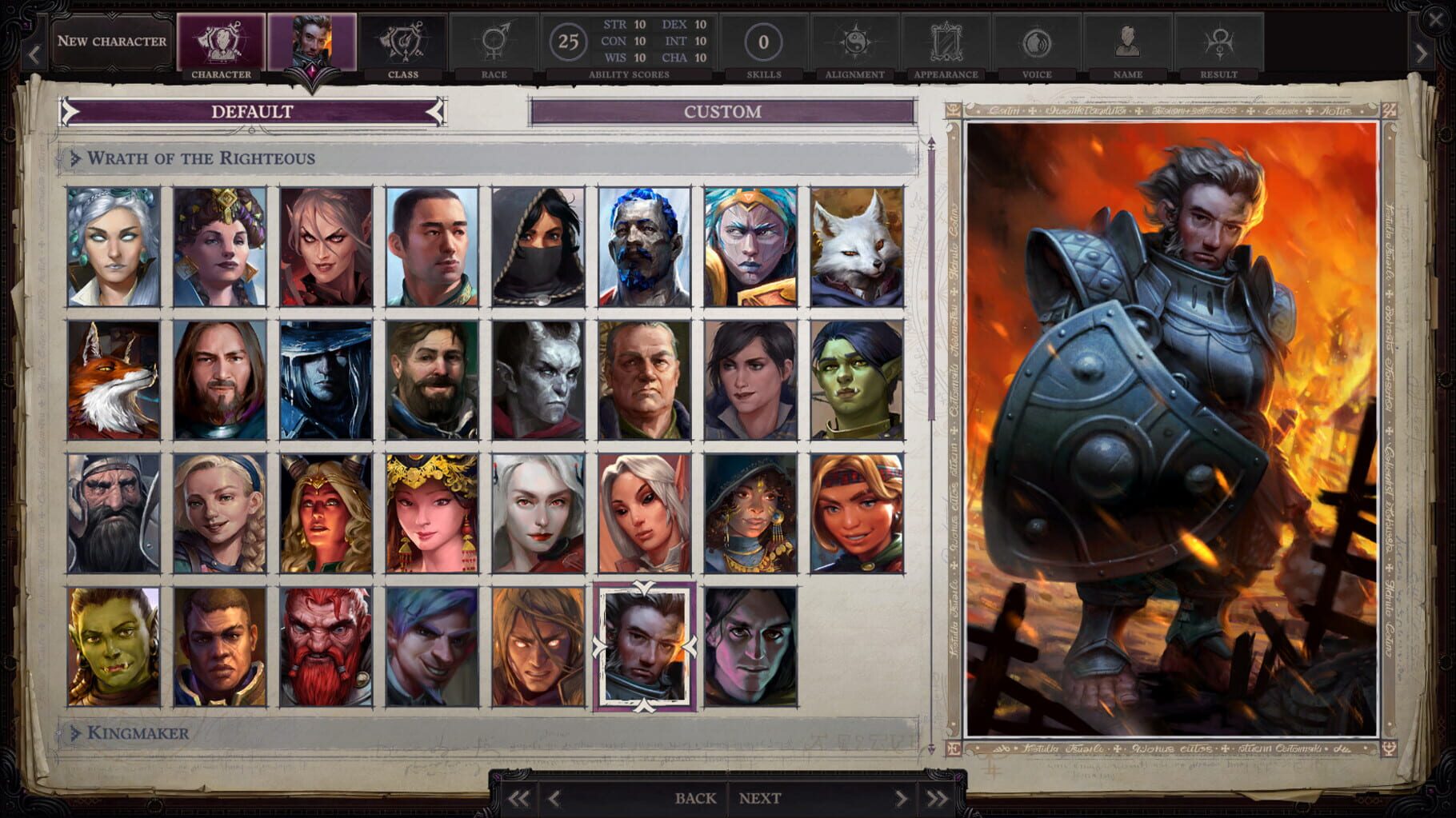Open the Alignment stage icon
Image resolution: width=1456 pixels, height=818 pixels.
[x=854, y=40]
